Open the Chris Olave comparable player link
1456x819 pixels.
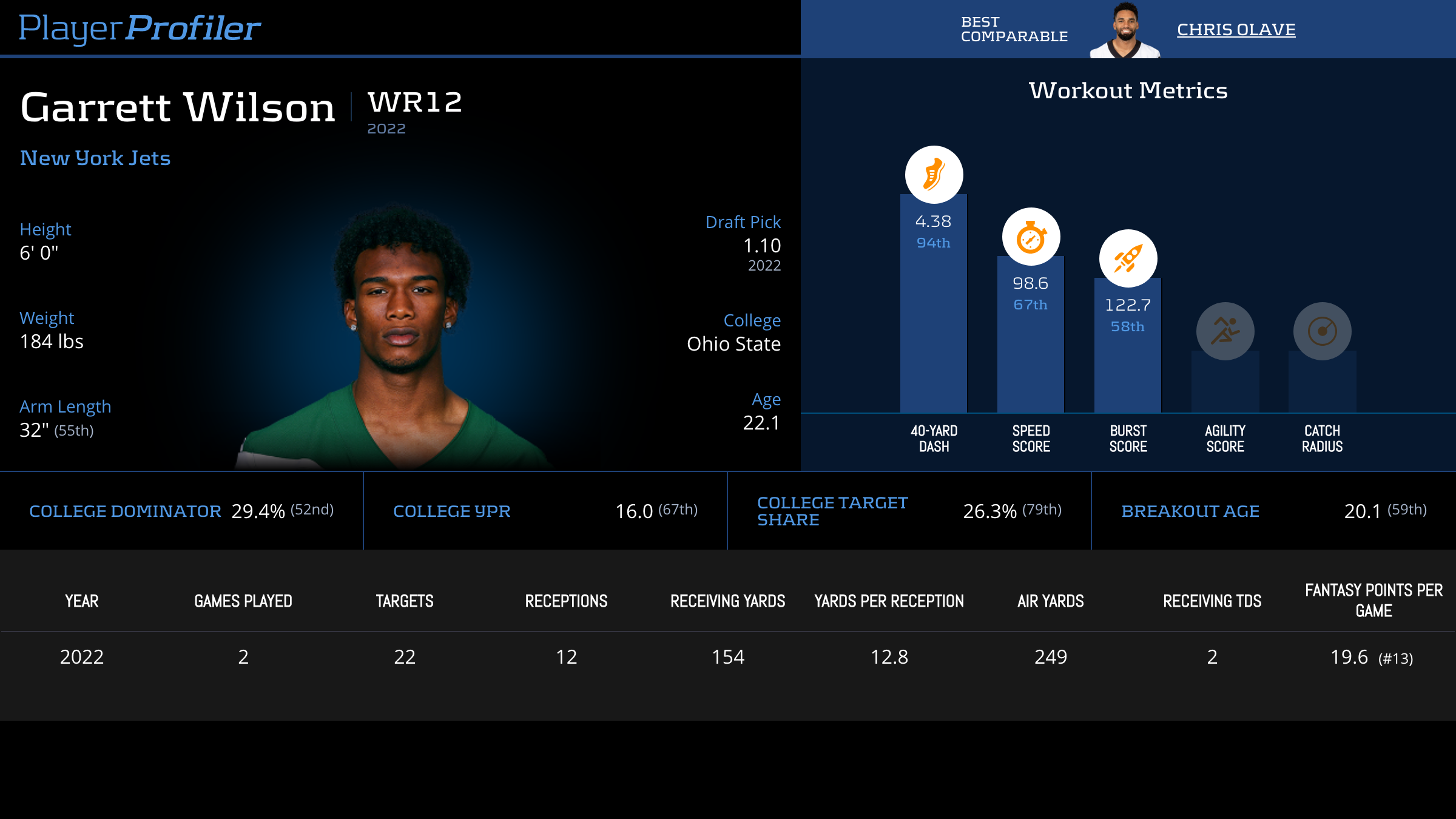click(x=1236, y=30)
